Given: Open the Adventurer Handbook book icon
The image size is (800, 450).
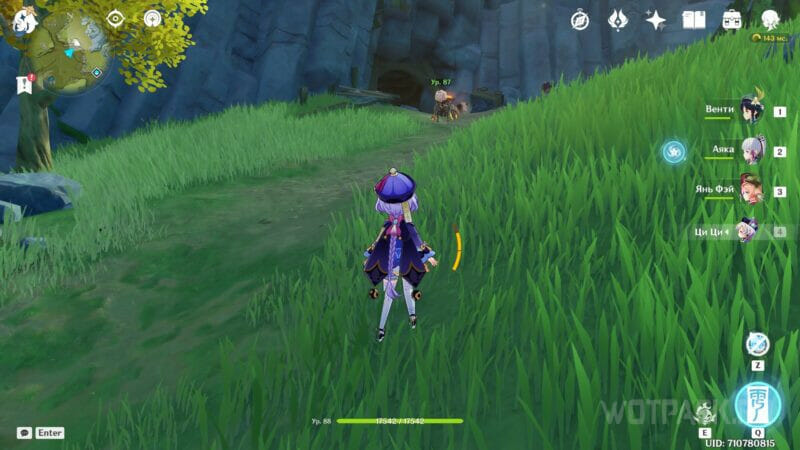Looking at the screenshot, I should click(694, 19).
